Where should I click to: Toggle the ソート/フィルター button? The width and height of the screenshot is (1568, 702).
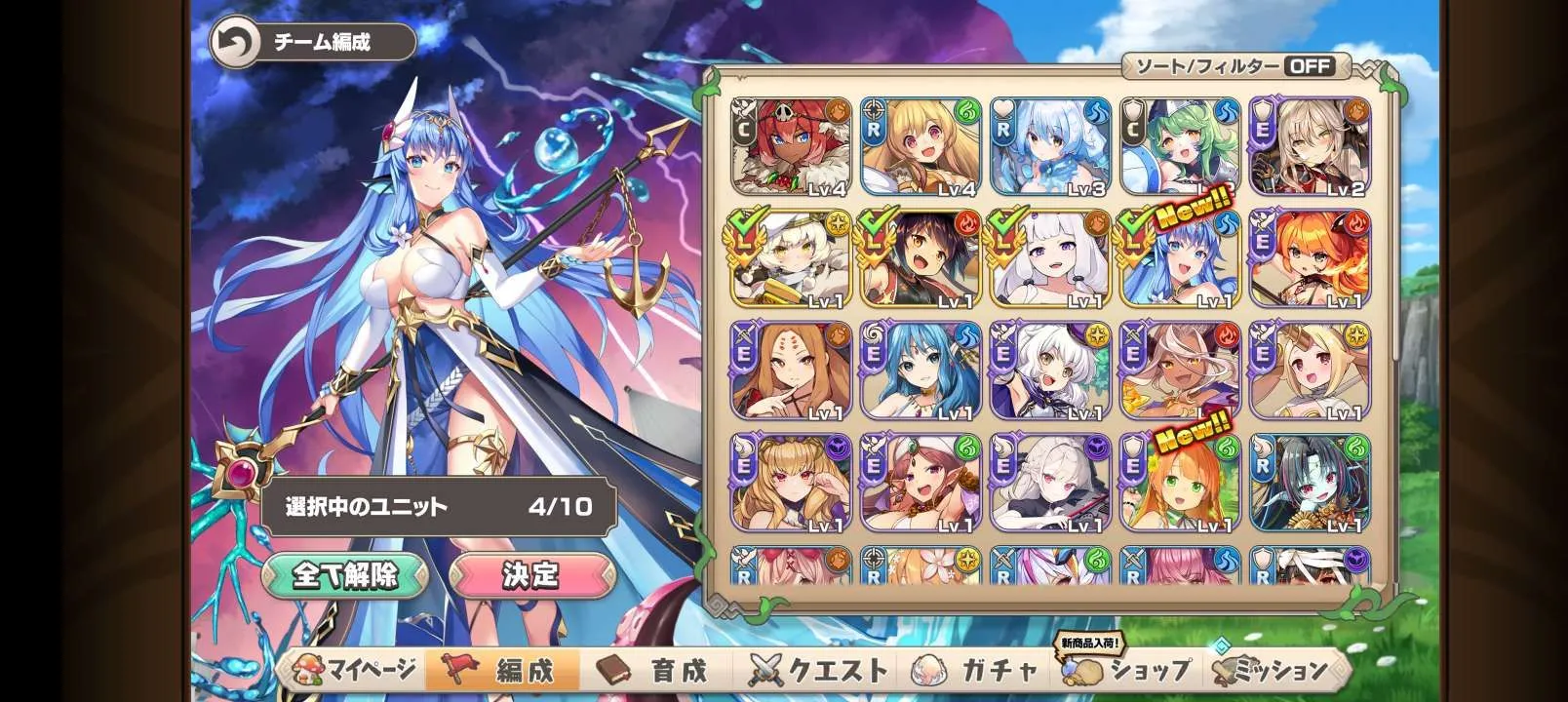pyautogui.click(x=1238, y=66)
